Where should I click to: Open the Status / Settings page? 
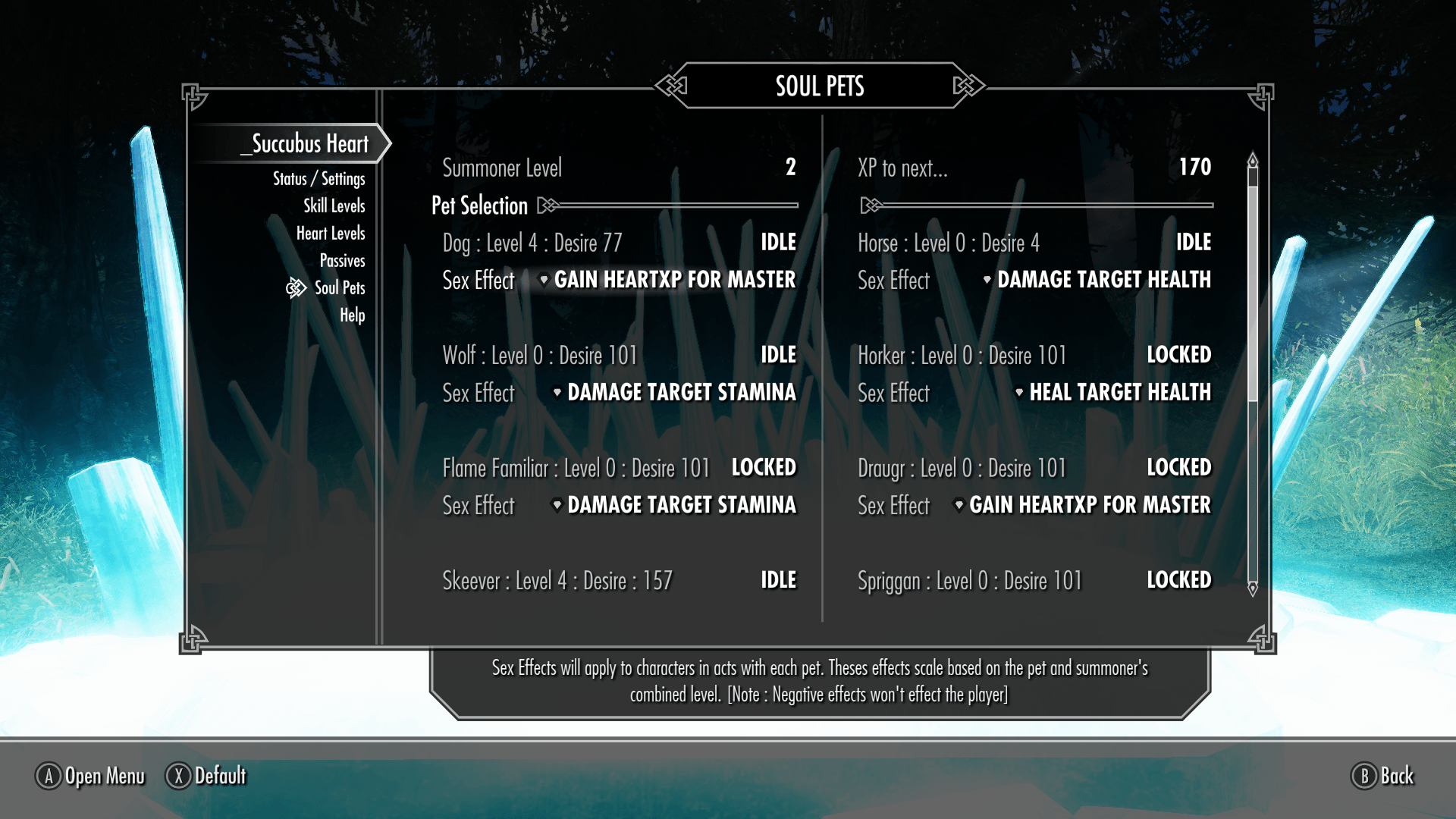[x=318, y=179]
